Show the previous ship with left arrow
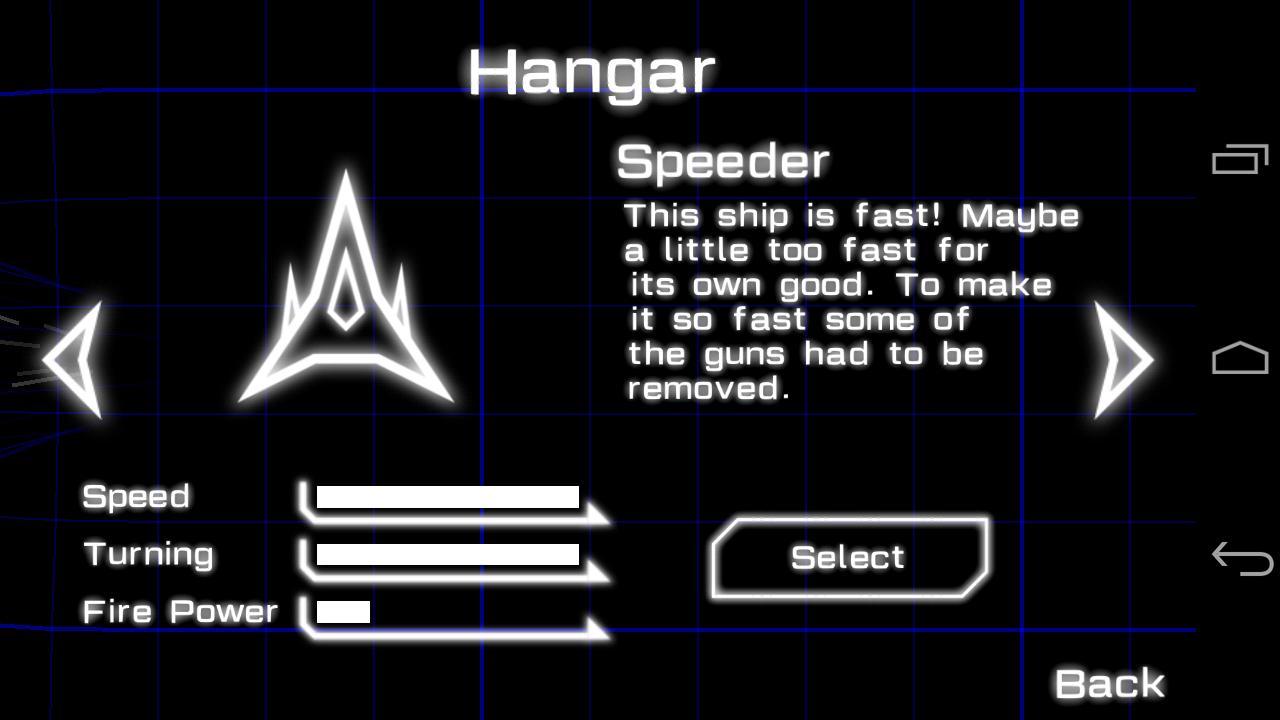 (74, 360)
